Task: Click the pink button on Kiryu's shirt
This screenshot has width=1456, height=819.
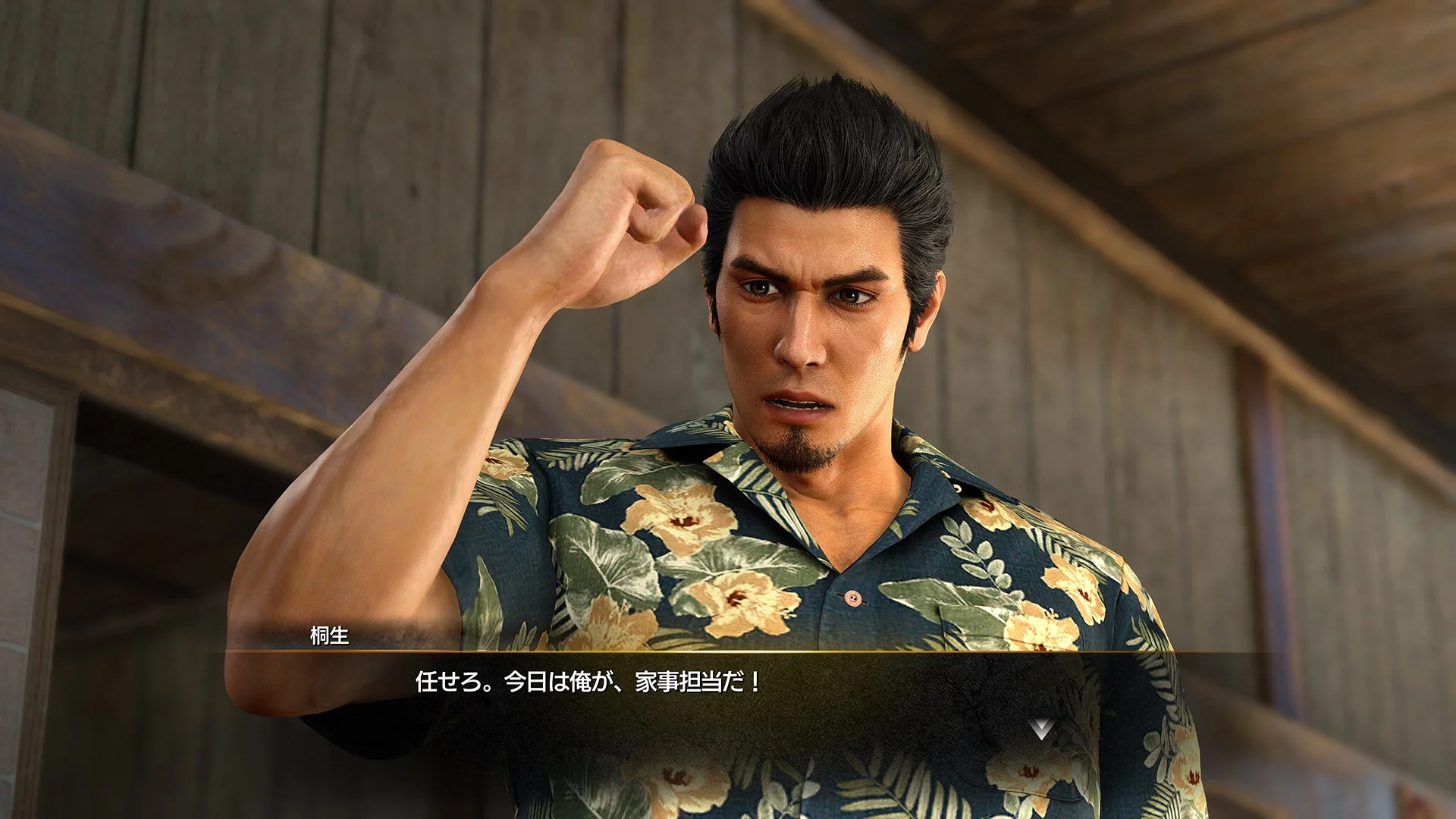Action: 852,599
